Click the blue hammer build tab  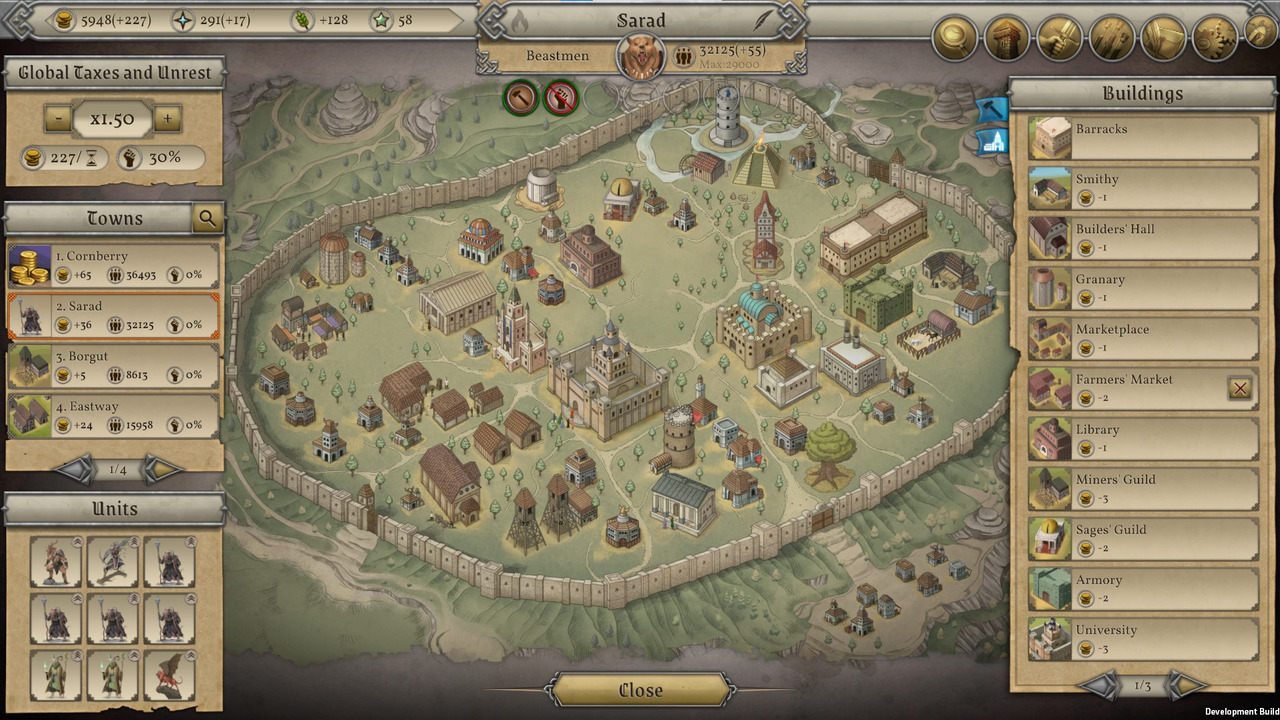pos(991,108)
